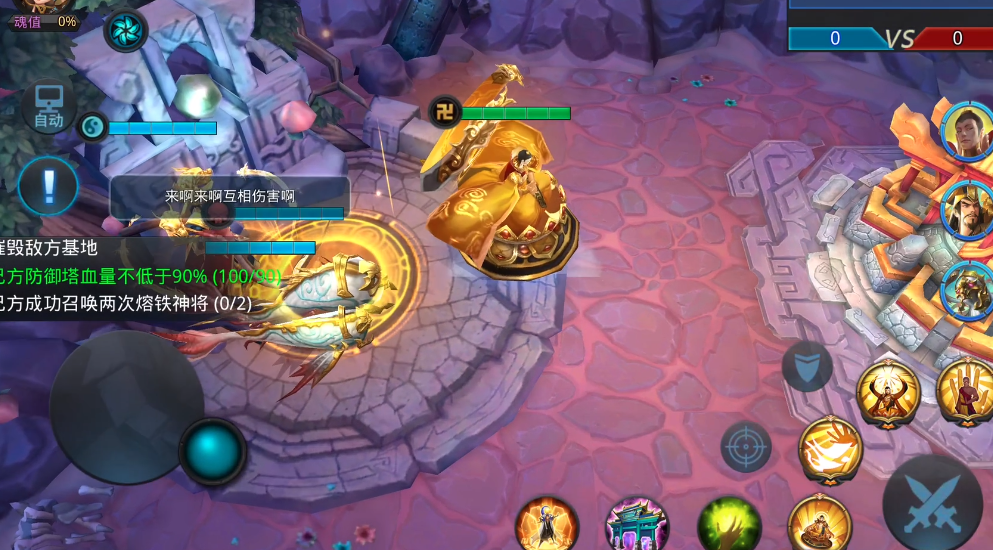Select the bare-headed teammate portrait
Screen dimensions: 993x550
(966, 130)
